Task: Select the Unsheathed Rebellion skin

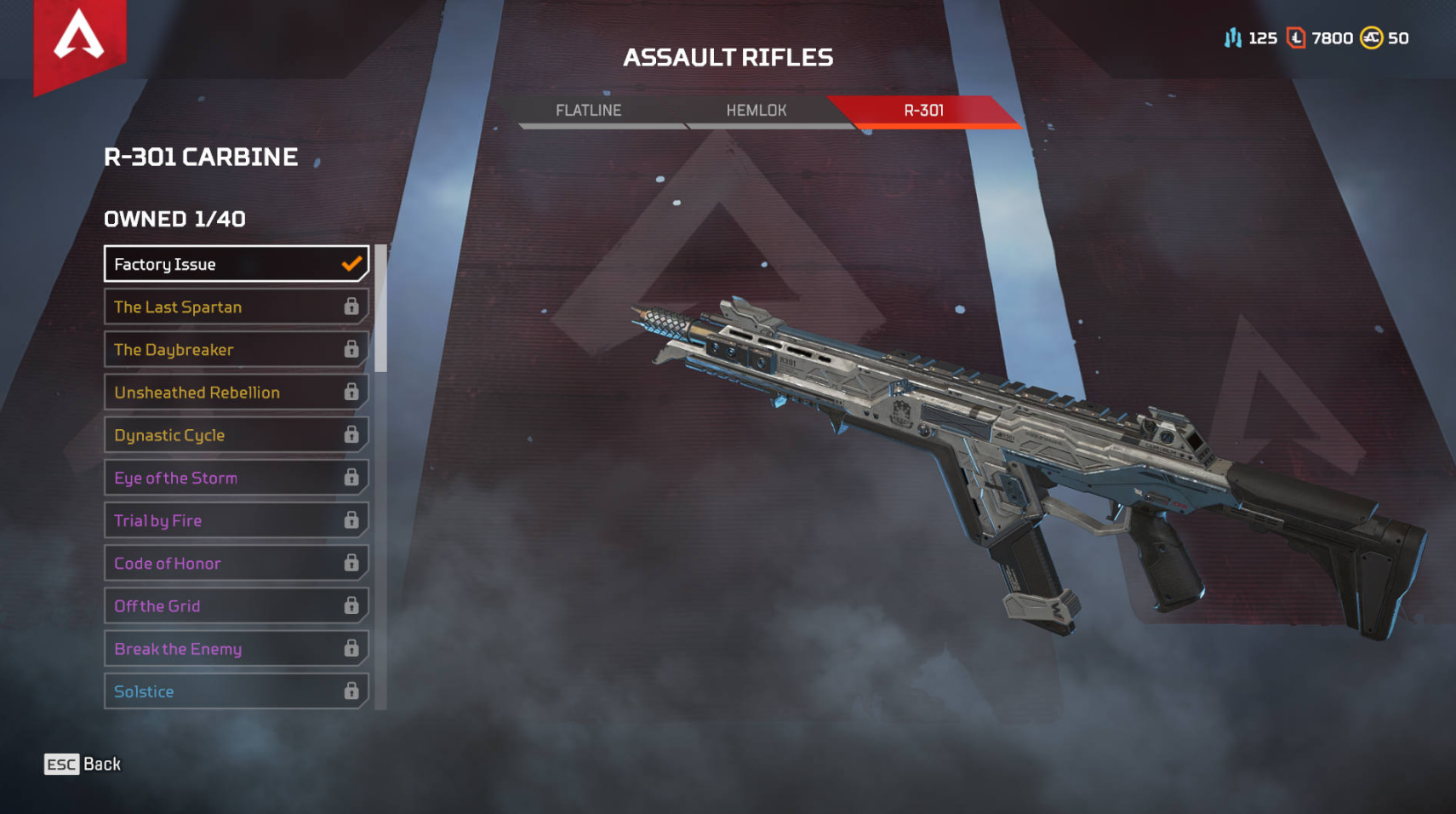Action: point(236,393)
